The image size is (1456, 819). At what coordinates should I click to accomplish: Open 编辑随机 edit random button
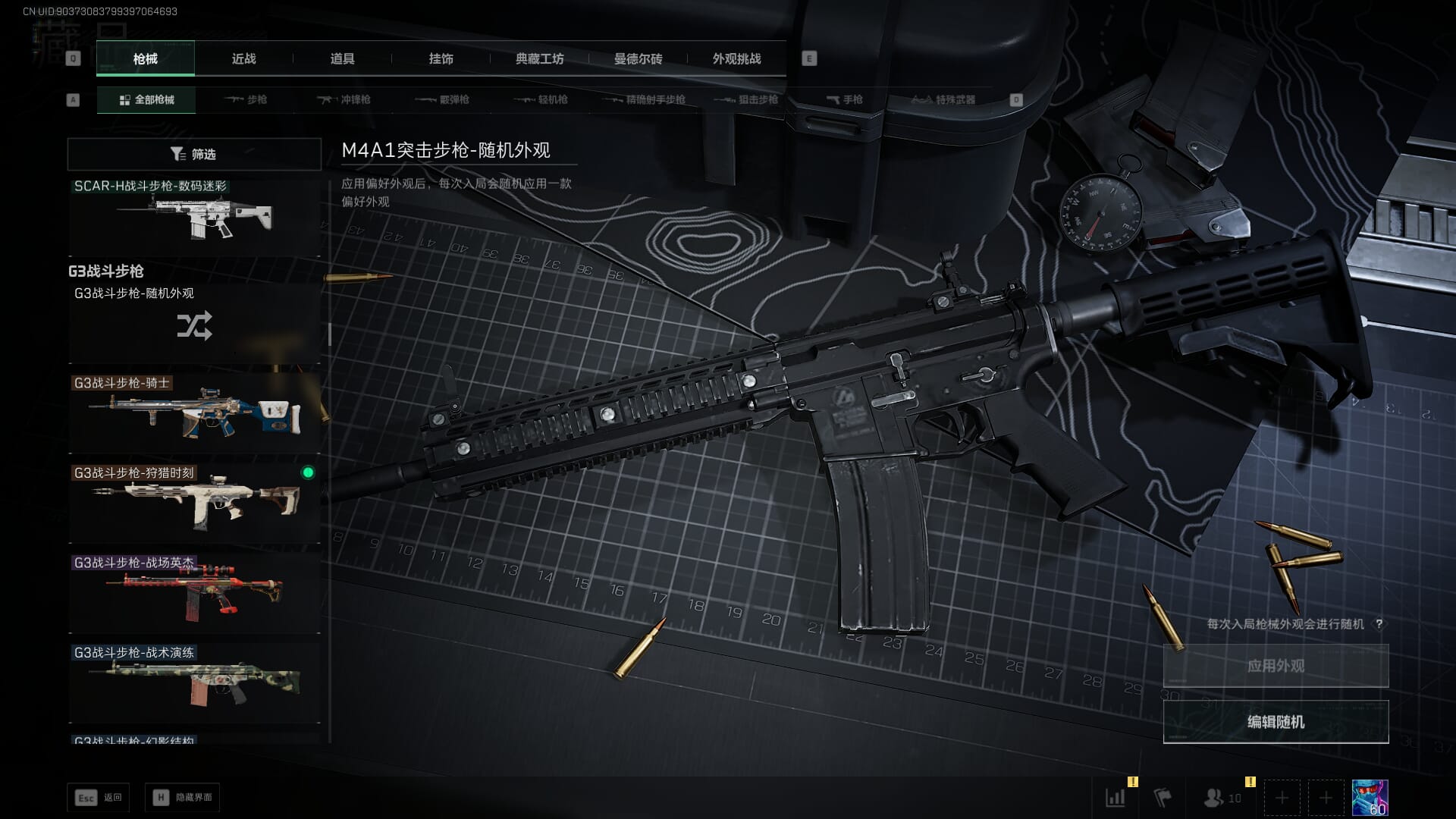(1276, 722)
